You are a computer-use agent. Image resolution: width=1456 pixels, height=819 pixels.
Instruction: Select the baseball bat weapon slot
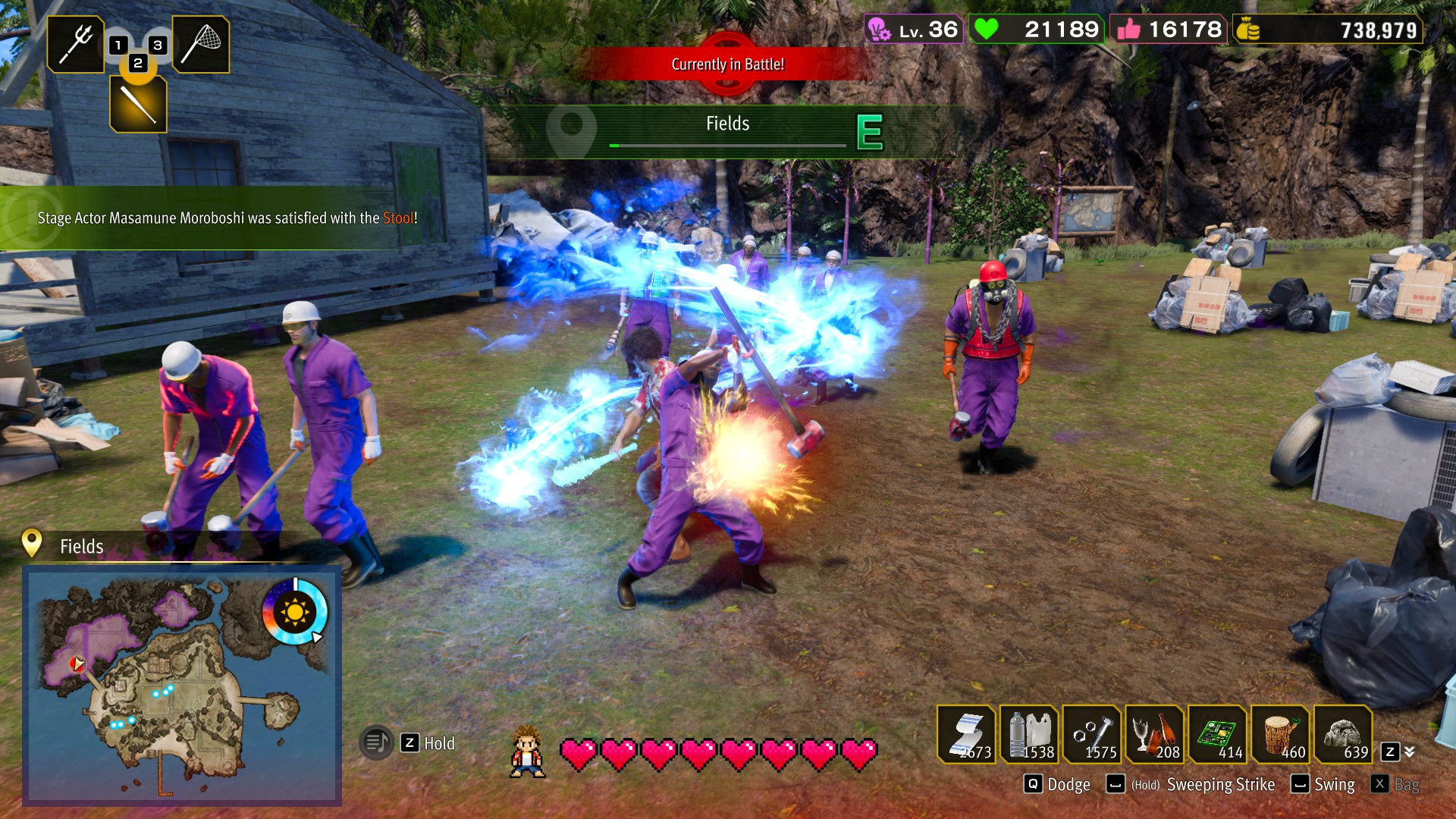[x=138, y=105]
